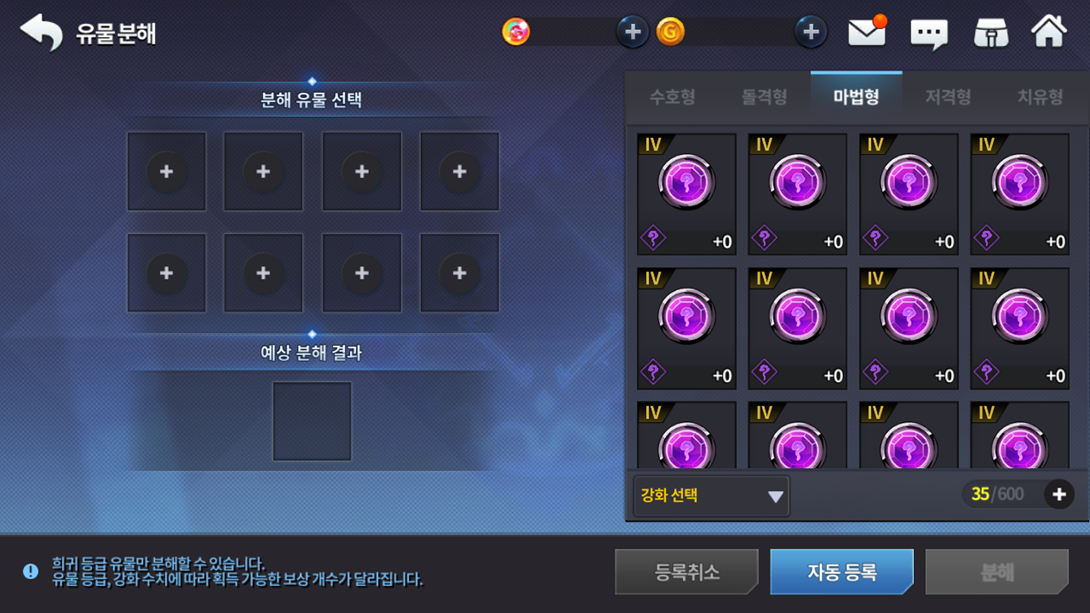Confirm with the 분해 button
The image size is (1090, 613).
point(997,572)
